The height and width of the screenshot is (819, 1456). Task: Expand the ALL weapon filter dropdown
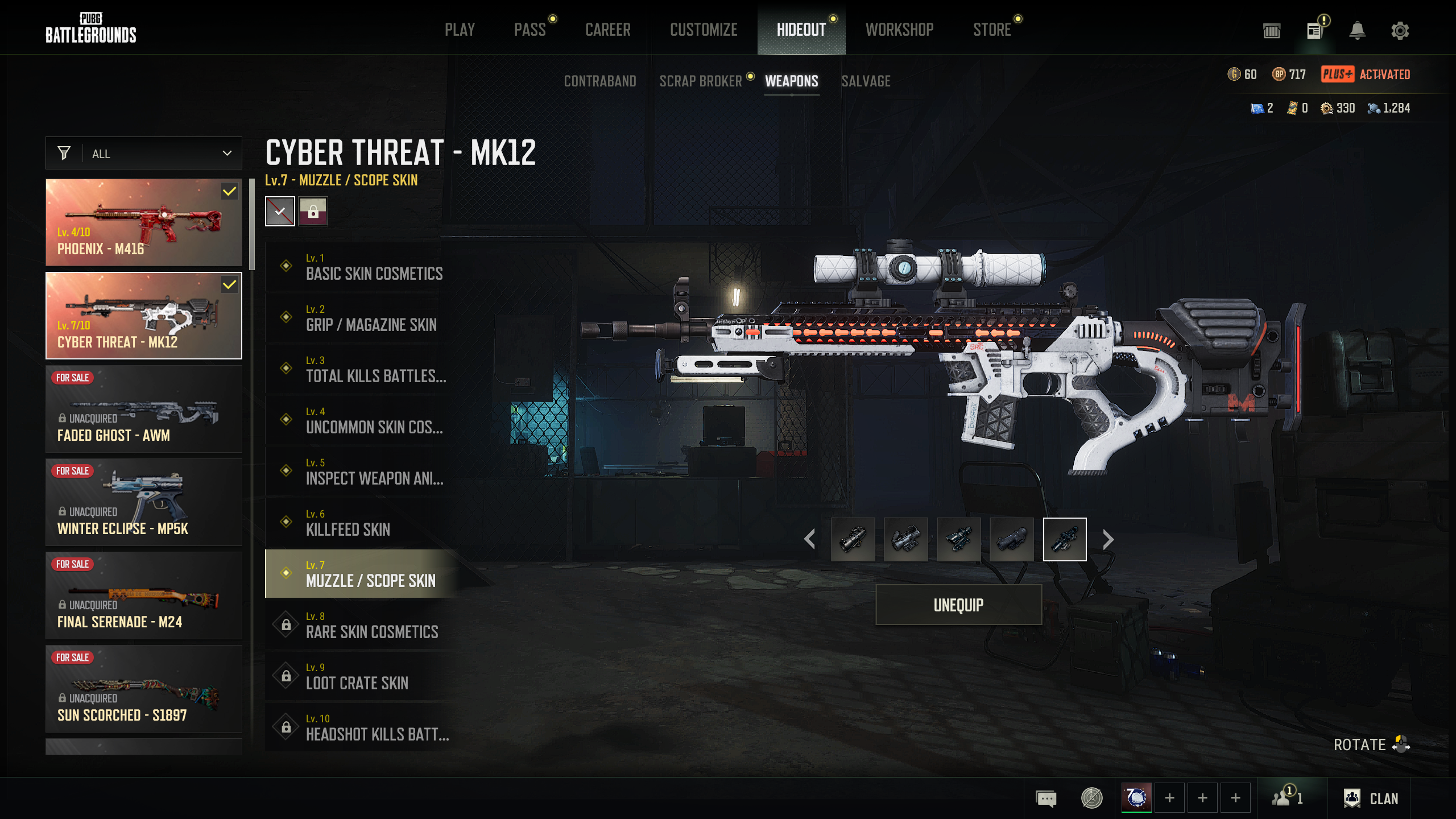click(x=144, y=154)
